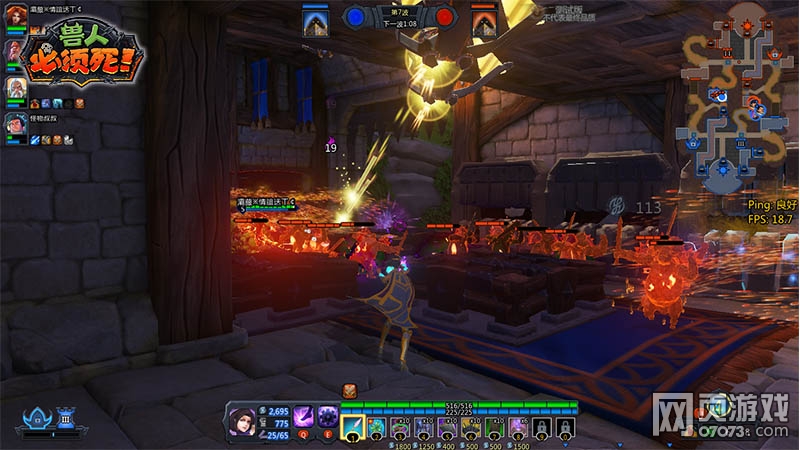
Task: Click the blue team rift gate icon
Action: pyautogui.click(x=317, y=22)
